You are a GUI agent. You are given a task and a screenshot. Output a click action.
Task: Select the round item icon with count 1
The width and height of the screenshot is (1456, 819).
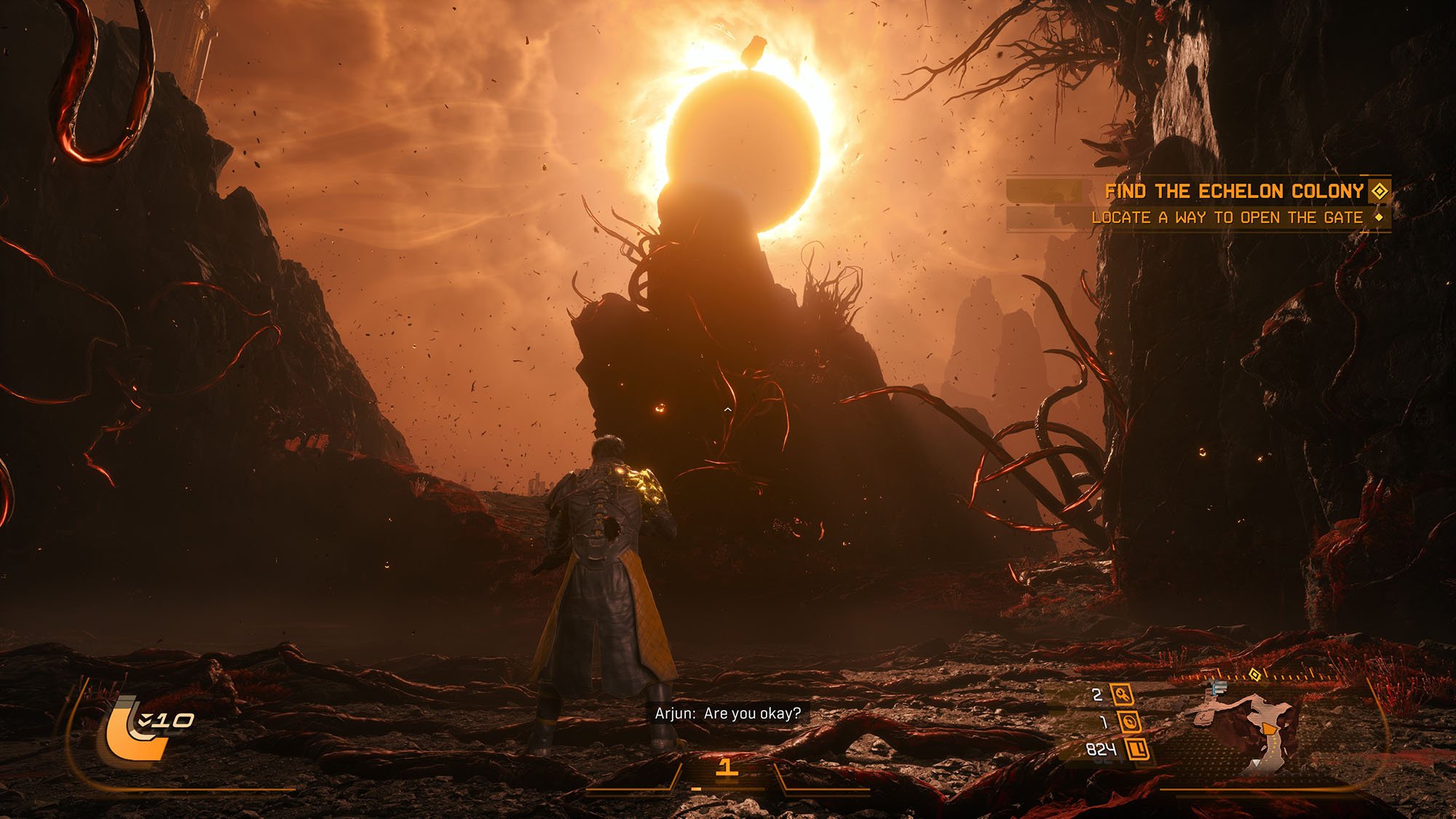(1129, 721)
